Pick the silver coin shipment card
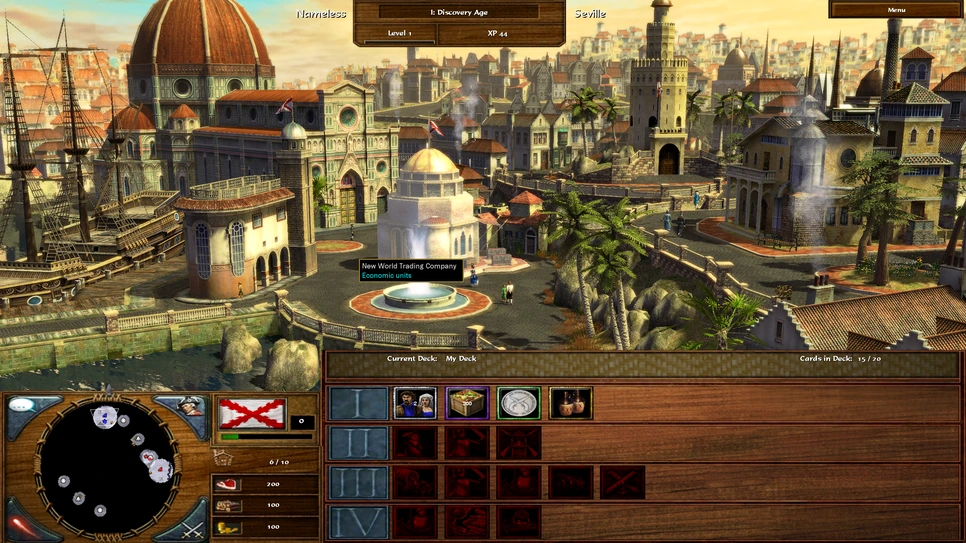Viewport: 966px width, 543px height. coord(519,403)
